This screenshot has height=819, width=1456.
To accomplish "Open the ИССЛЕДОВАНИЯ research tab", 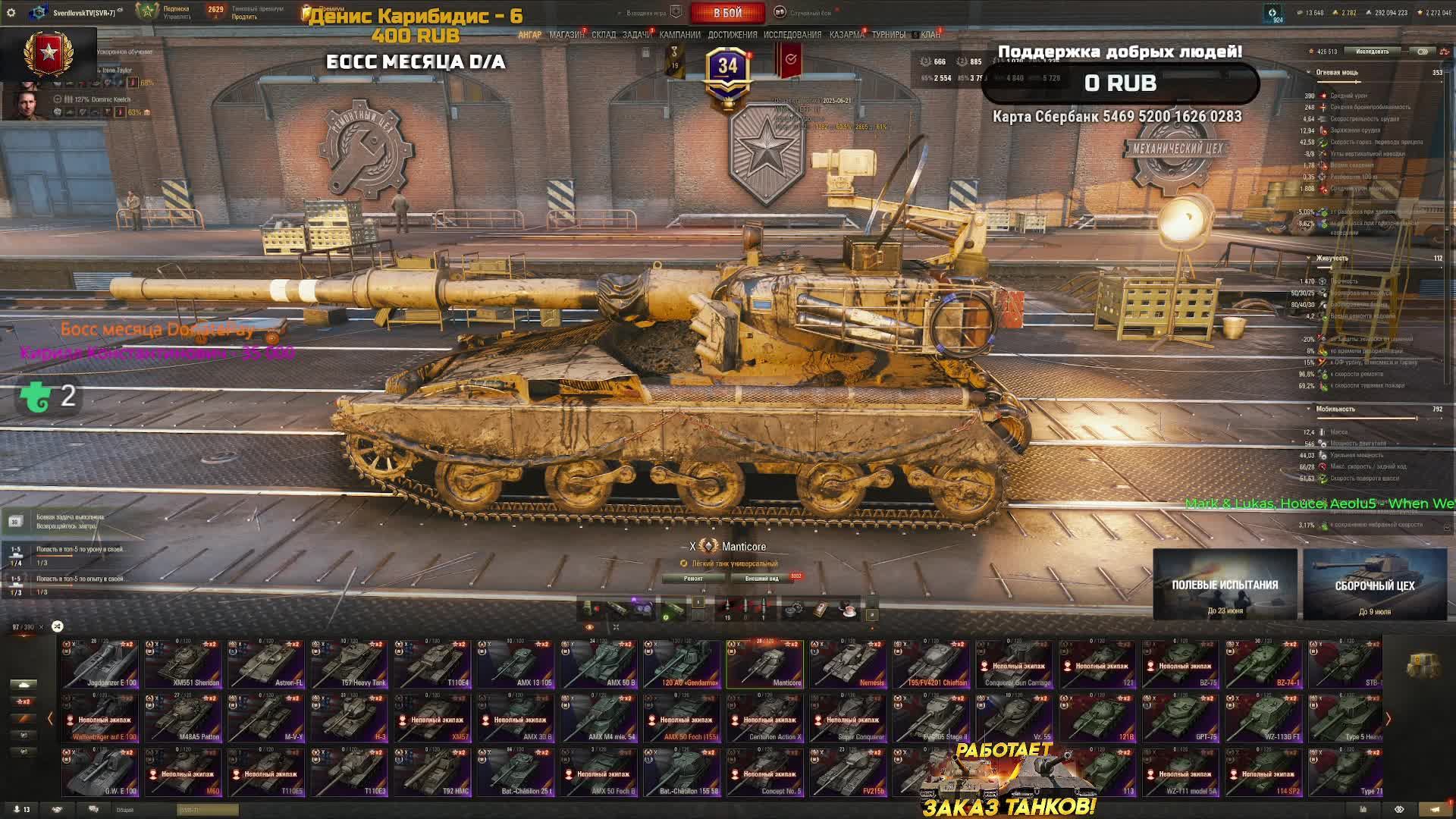I will [x=792, y=35].
